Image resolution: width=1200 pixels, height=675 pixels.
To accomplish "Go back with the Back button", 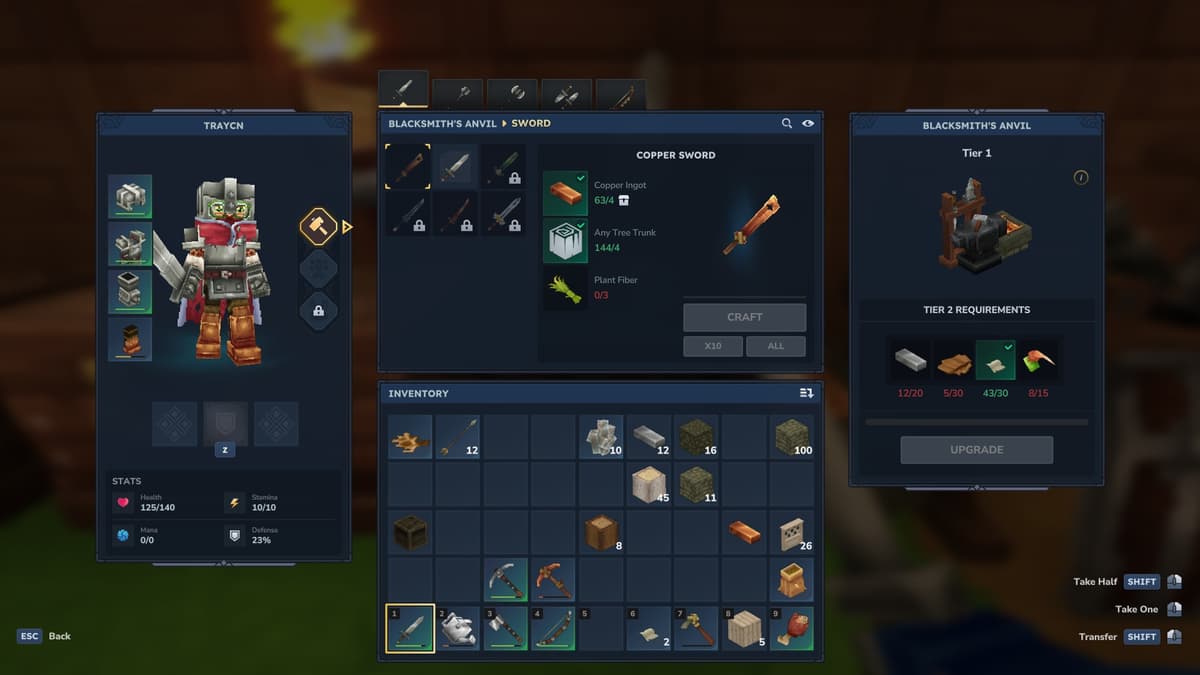I will 47,636.
